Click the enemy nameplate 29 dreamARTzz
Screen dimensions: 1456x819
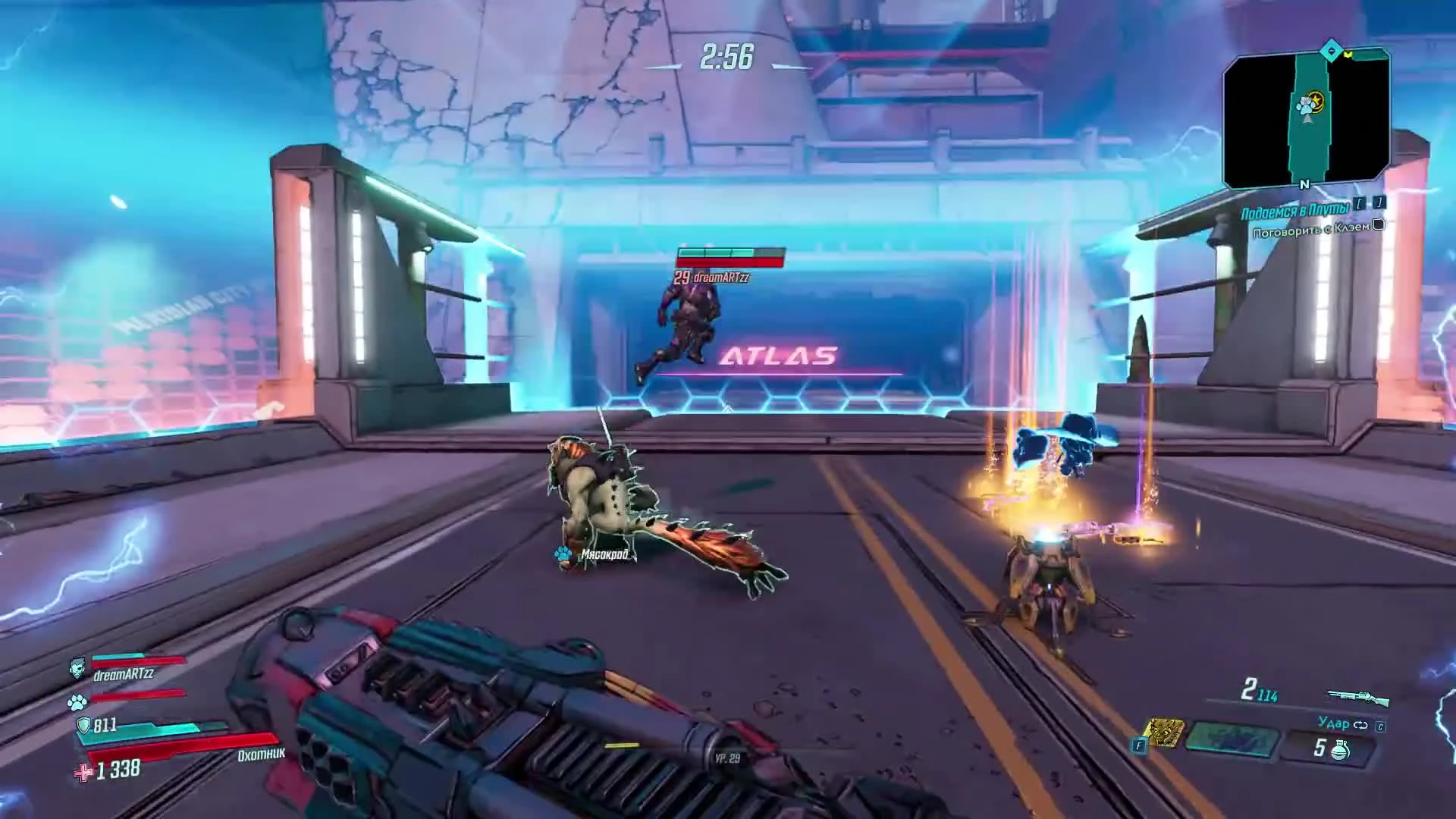(x=713, y=278)
